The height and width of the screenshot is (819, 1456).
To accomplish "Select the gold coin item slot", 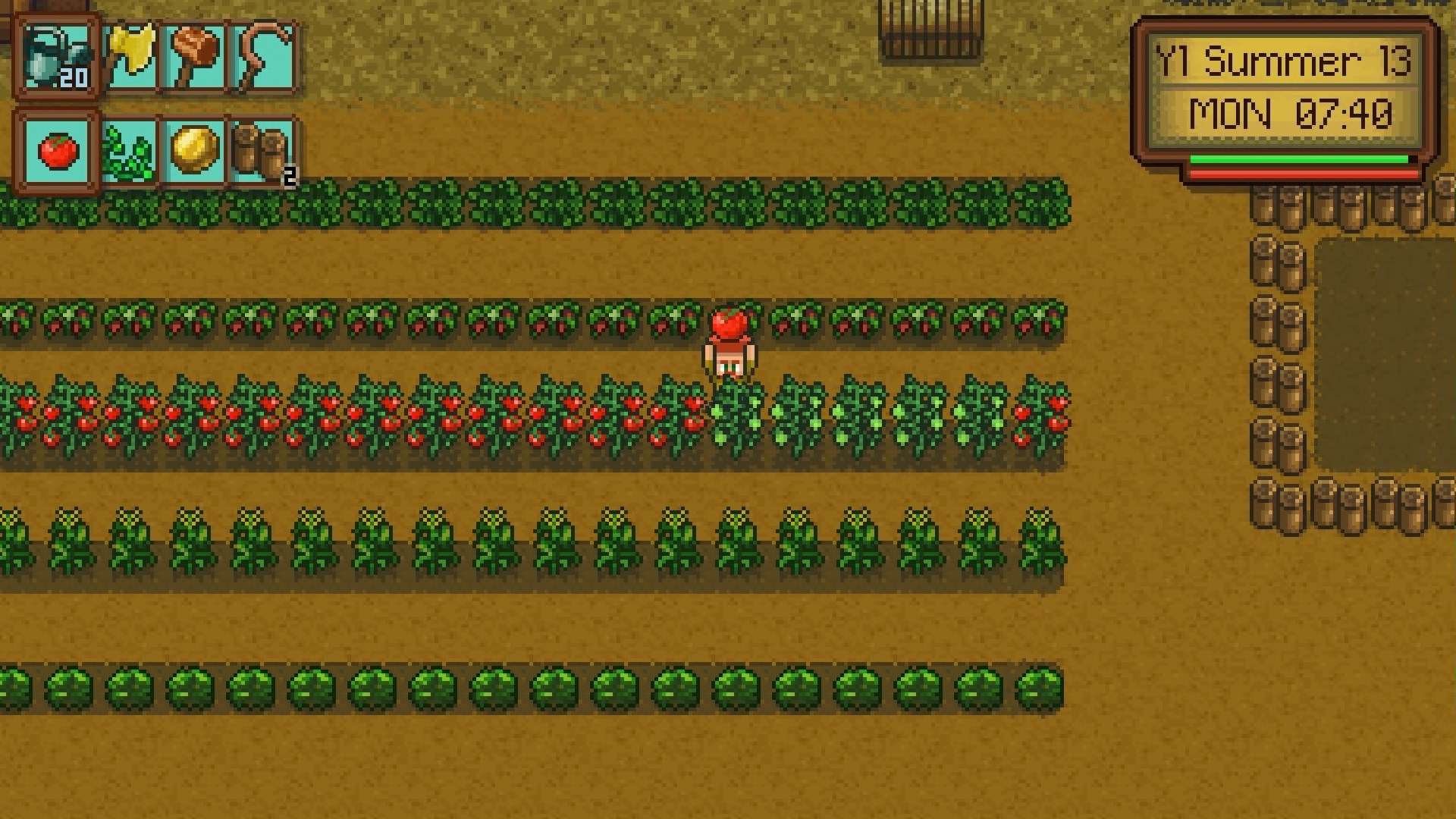I will coord(193,148).
